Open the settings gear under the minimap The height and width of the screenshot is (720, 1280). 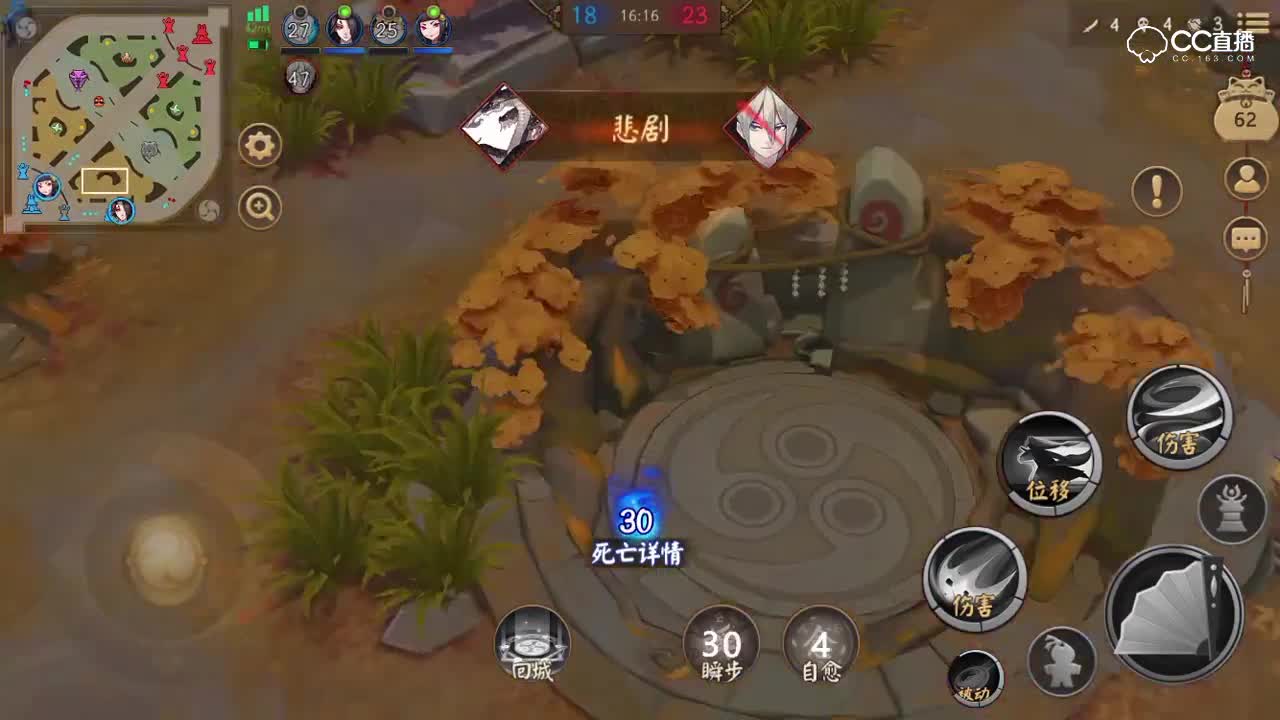260,143
